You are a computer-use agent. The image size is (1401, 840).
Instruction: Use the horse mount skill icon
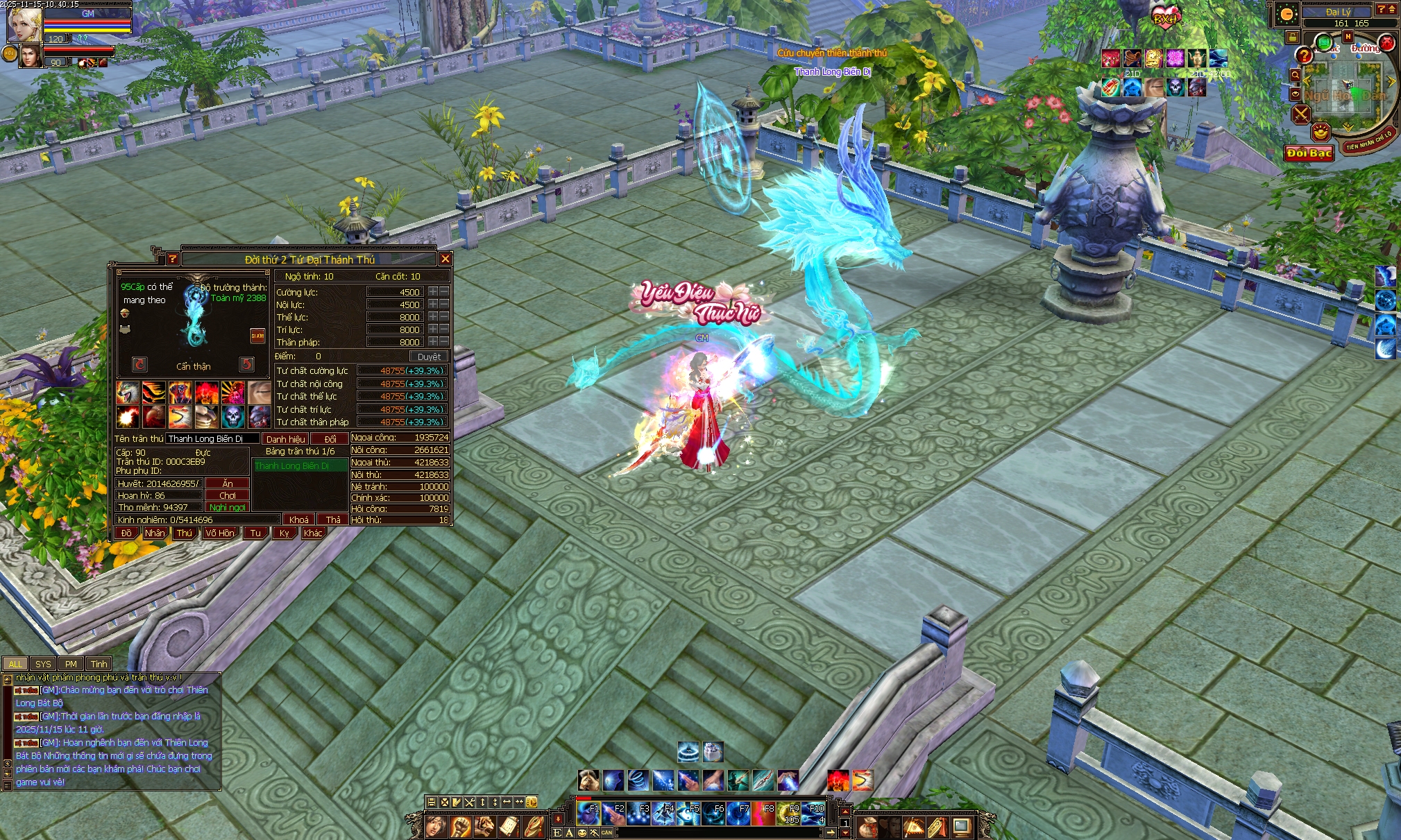[588, 780]
